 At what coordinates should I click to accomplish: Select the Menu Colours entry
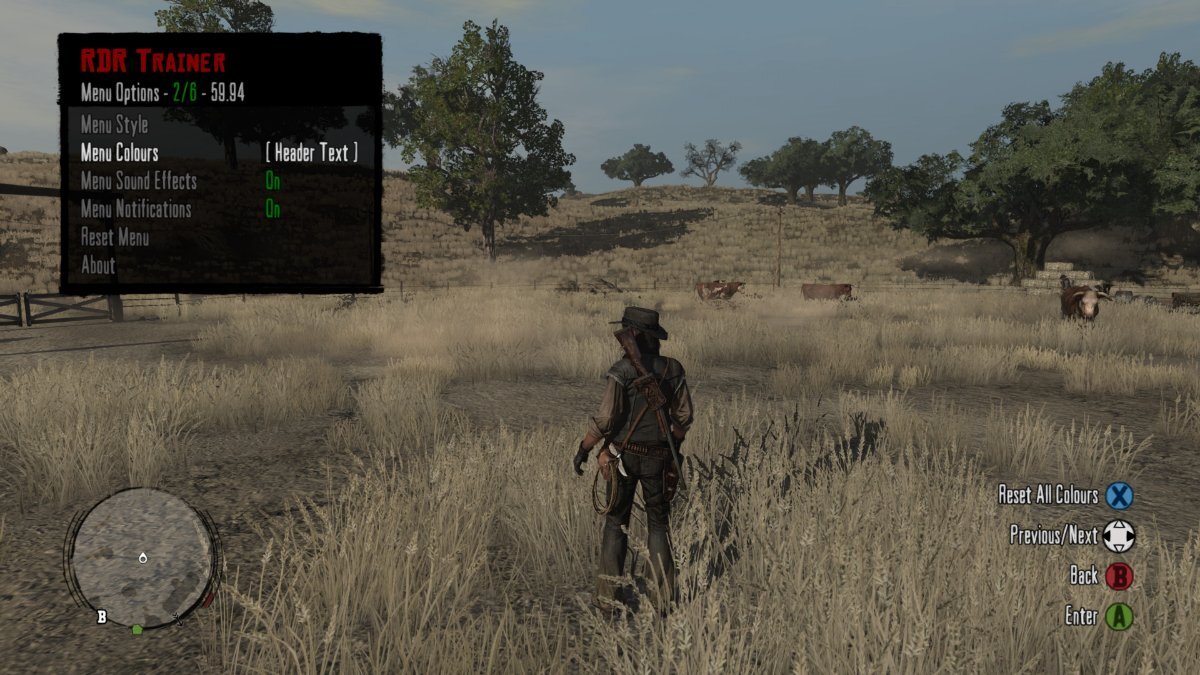click(x=119, y=153)
